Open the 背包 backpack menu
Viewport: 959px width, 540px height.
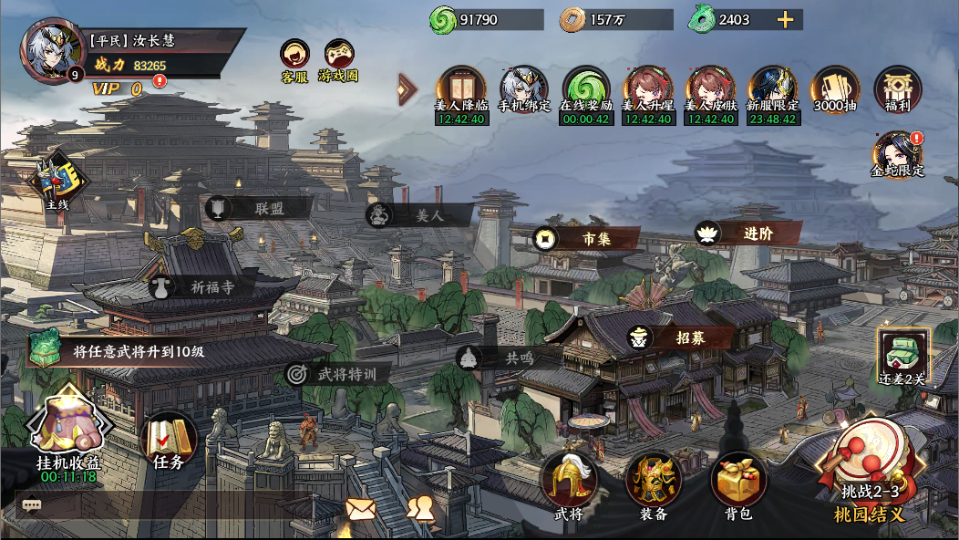(738, 483)
